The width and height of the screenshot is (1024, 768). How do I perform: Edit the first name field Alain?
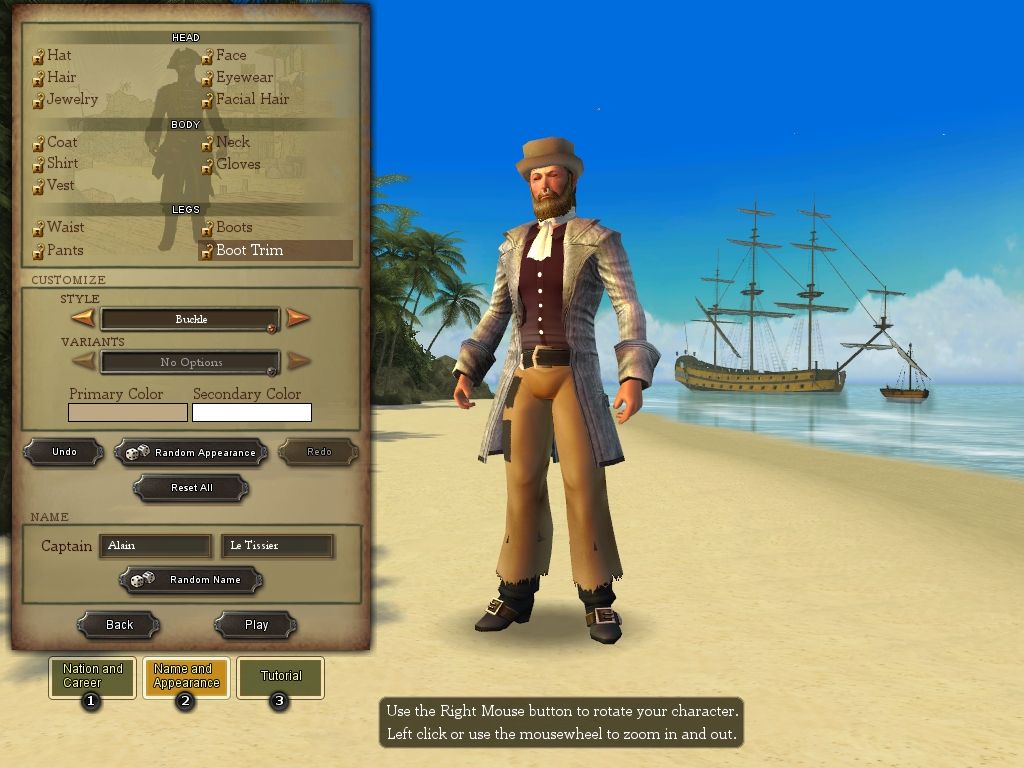155,546
